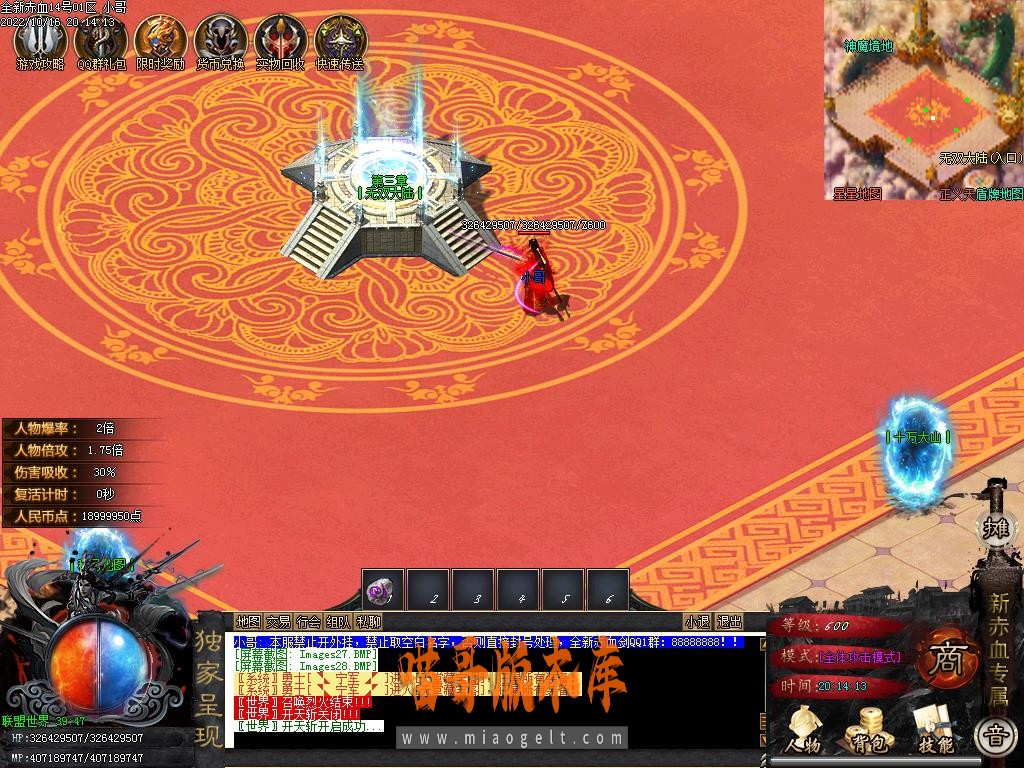1024x768 pixels.
Task: Open the 背包 backpack inventory
Action: click(x=866, y=730)
